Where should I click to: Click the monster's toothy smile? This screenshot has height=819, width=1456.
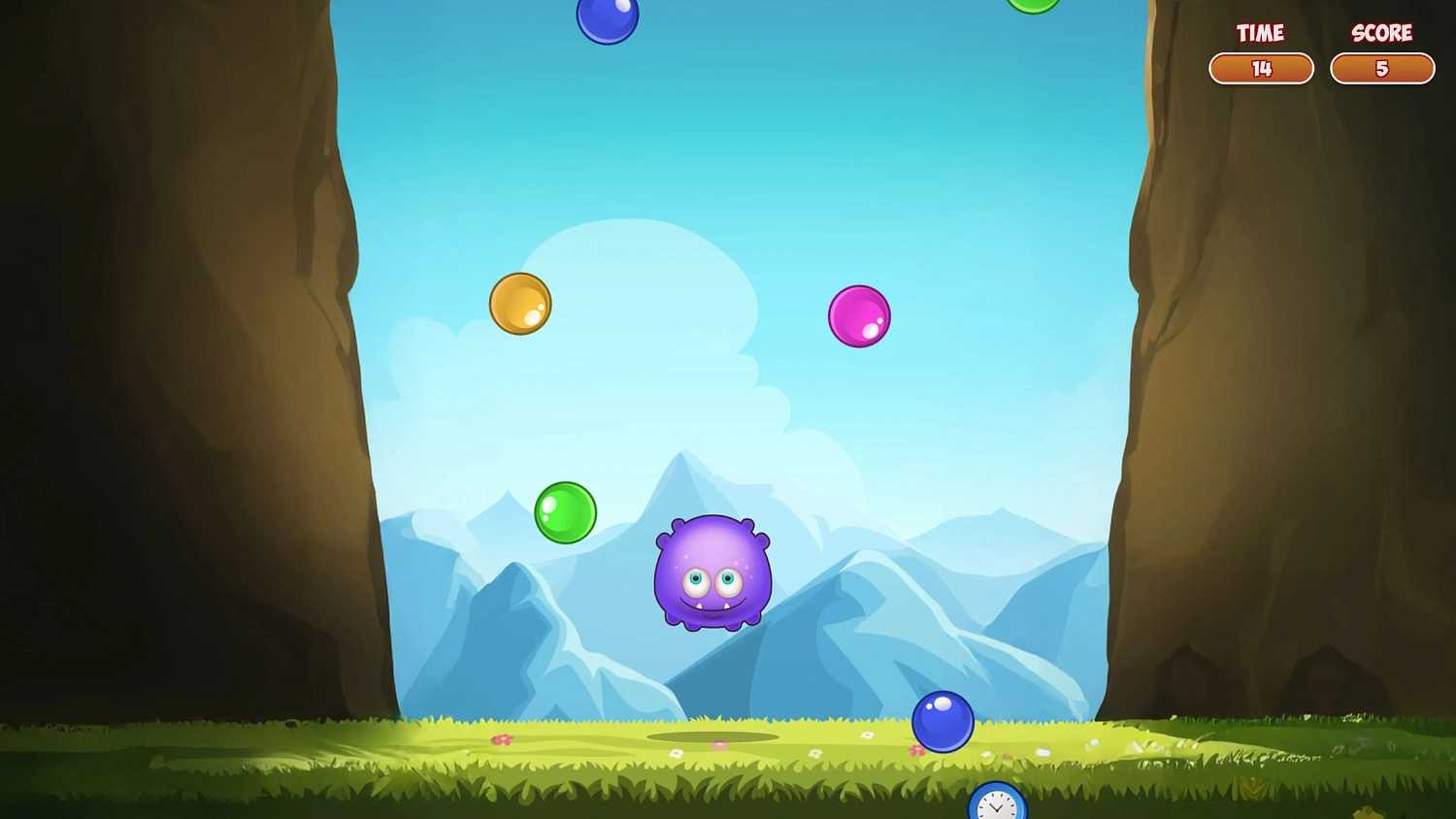pyautogui.click(x=711, y=606)
